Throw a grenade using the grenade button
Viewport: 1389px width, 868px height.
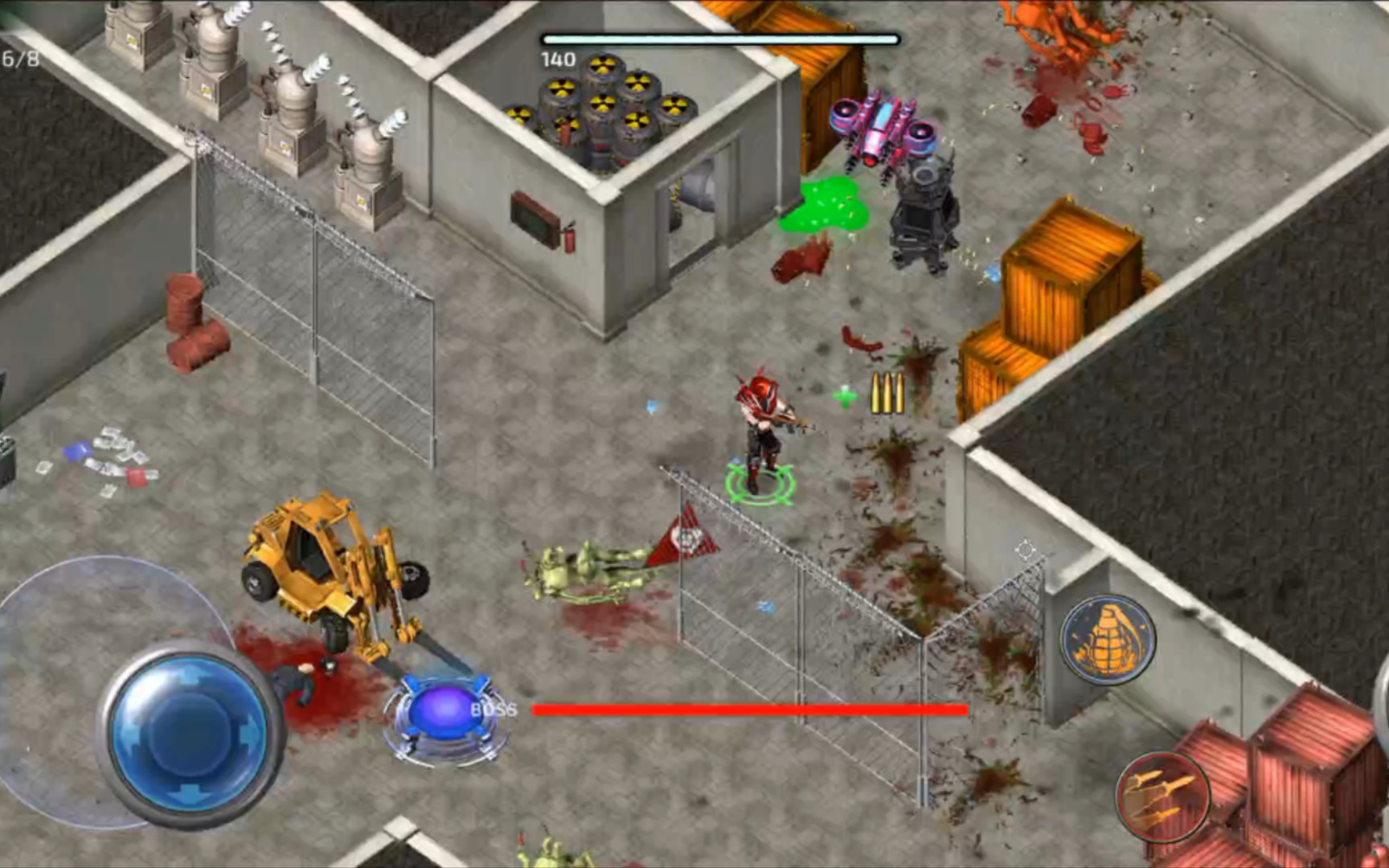(1107, 639)
